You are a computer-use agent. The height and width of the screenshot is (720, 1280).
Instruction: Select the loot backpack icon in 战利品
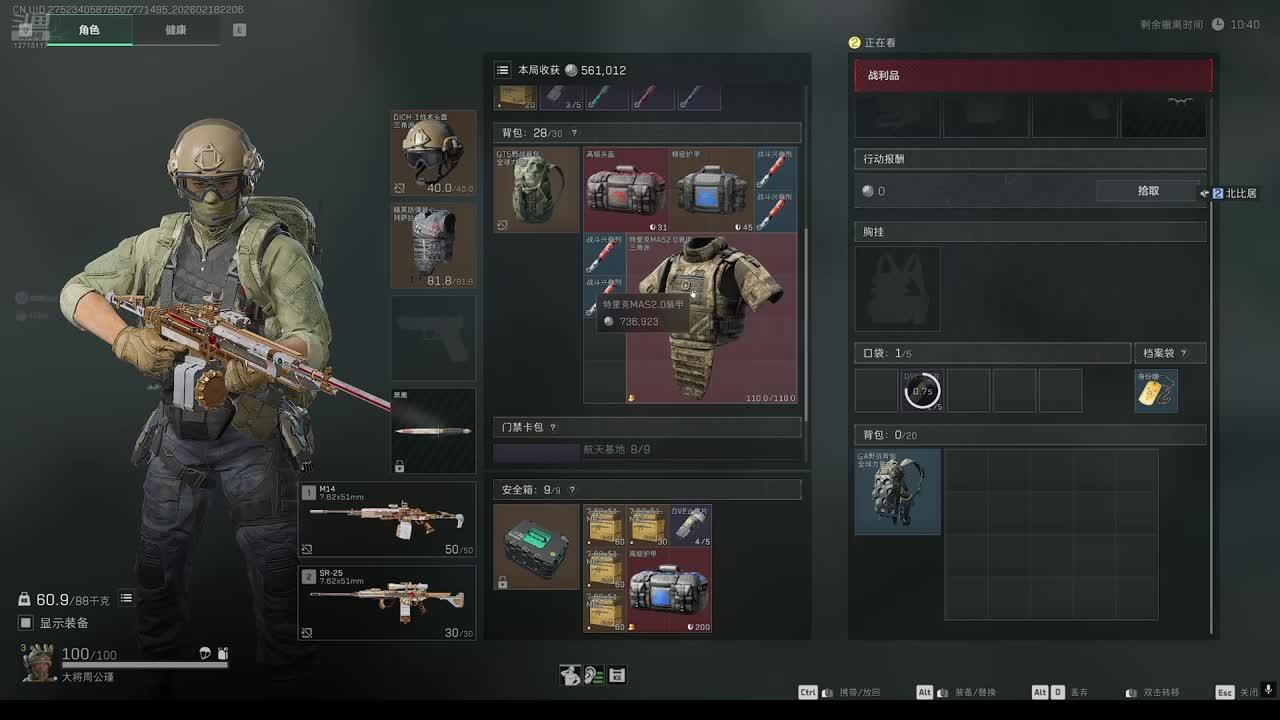coord(898,491)
